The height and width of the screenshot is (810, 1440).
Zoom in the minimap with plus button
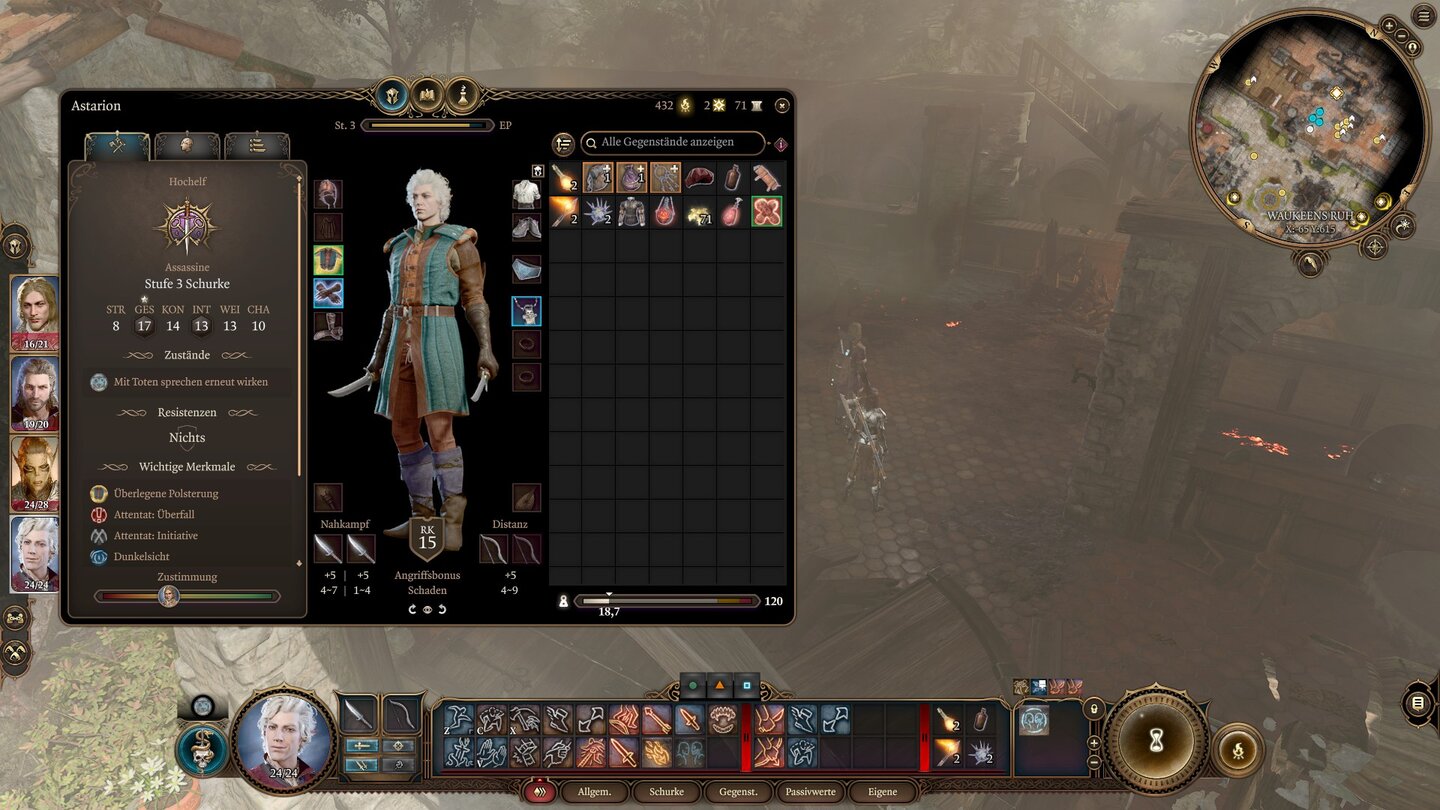[1389, 26]
